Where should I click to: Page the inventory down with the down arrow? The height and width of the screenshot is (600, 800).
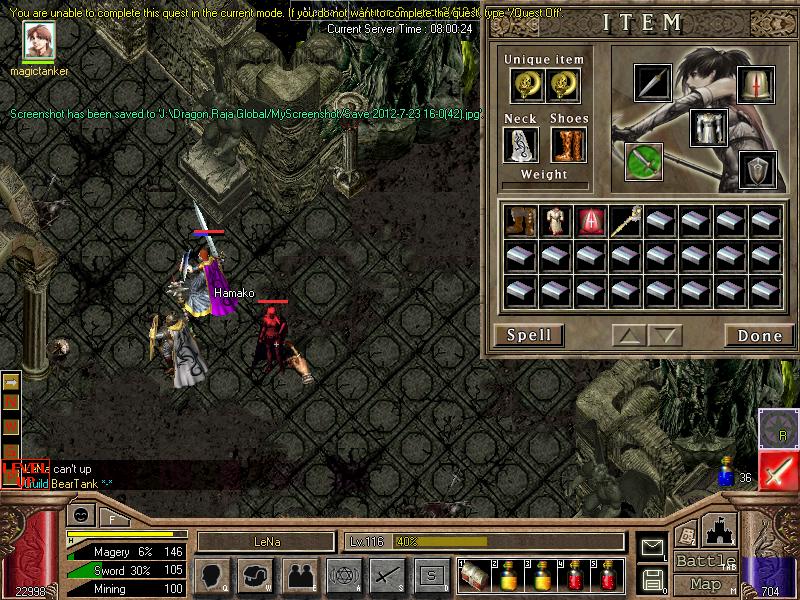click(664, 336)
